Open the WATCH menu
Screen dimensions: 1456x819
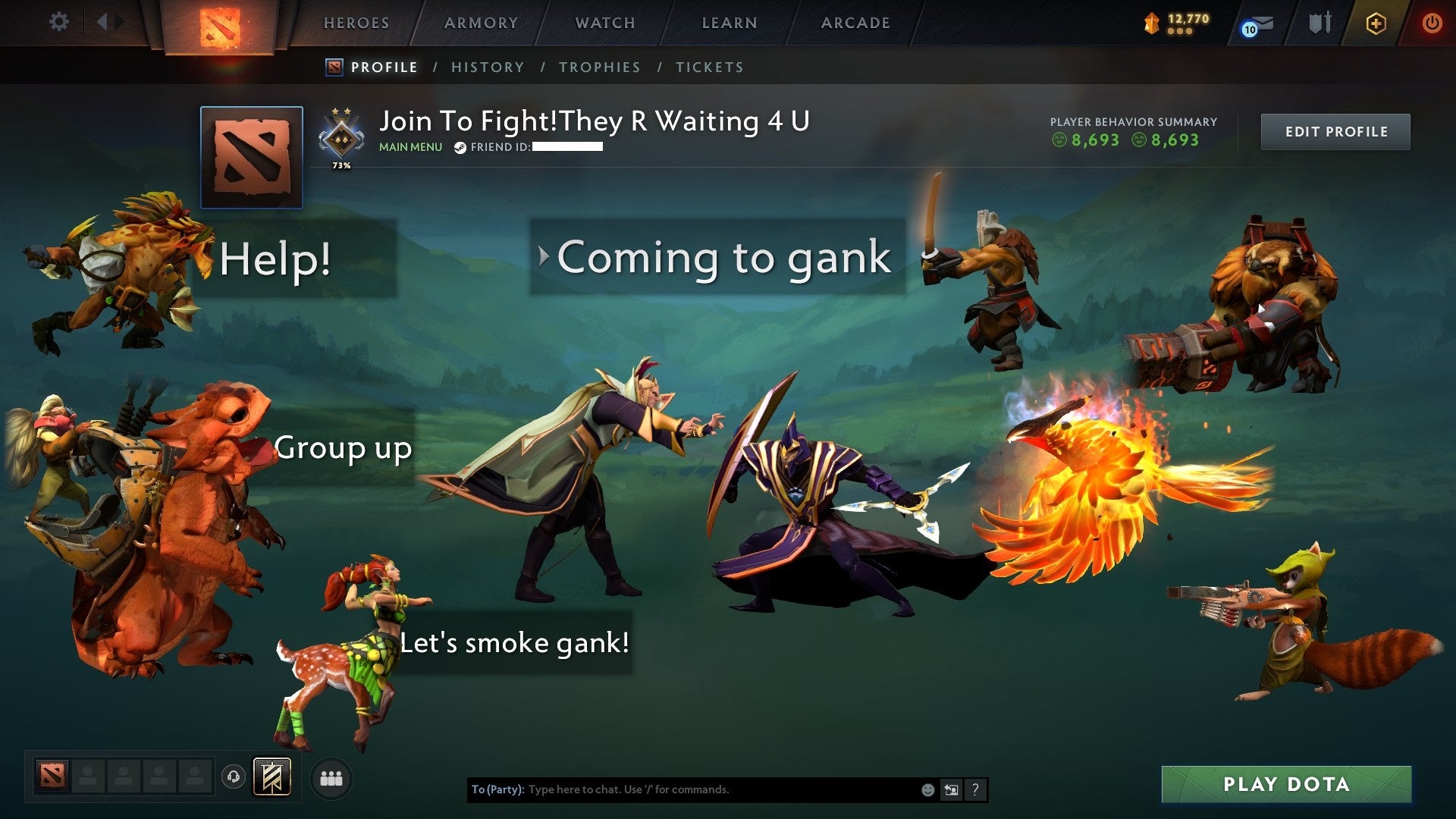coord(604,22)
